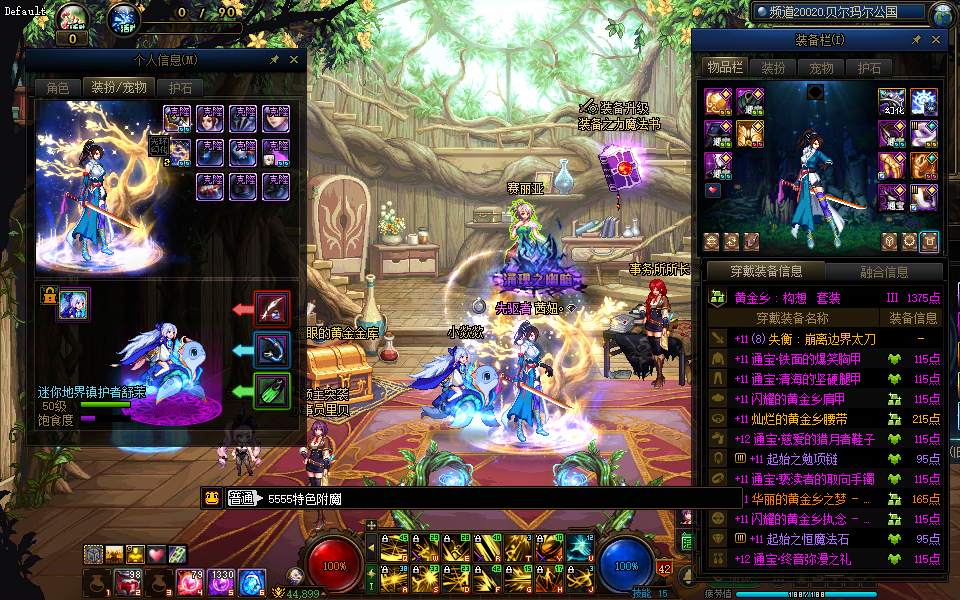The image size is (960, 600).
Task: Pin the 装备栏 equipment window
Action: (x=916, y=40)
